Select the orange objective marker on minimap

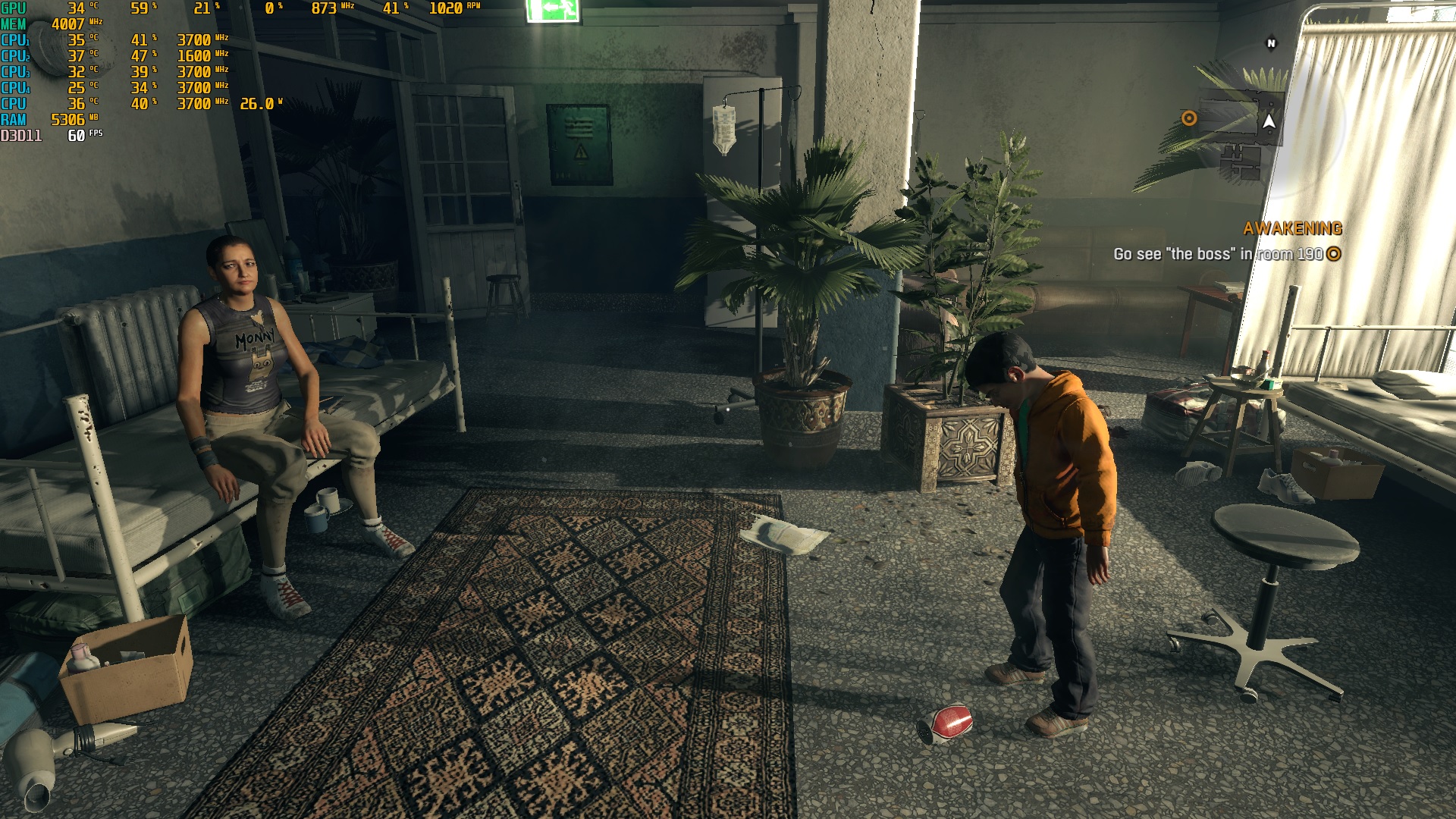pyautogui.click(x=1189, y=118)
